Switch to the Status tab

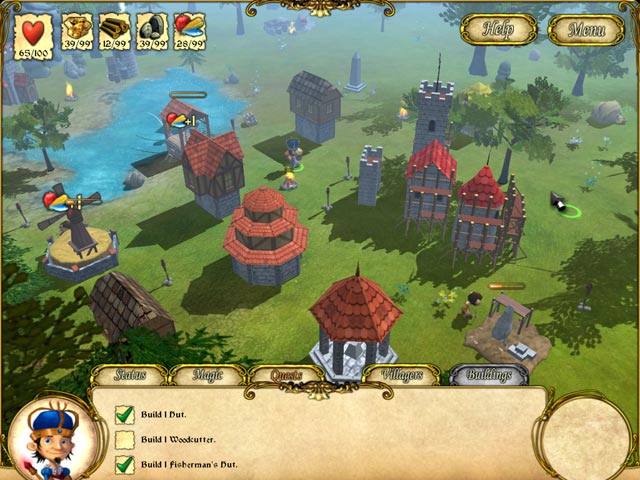pyautogui.click(x=129, y=375)
